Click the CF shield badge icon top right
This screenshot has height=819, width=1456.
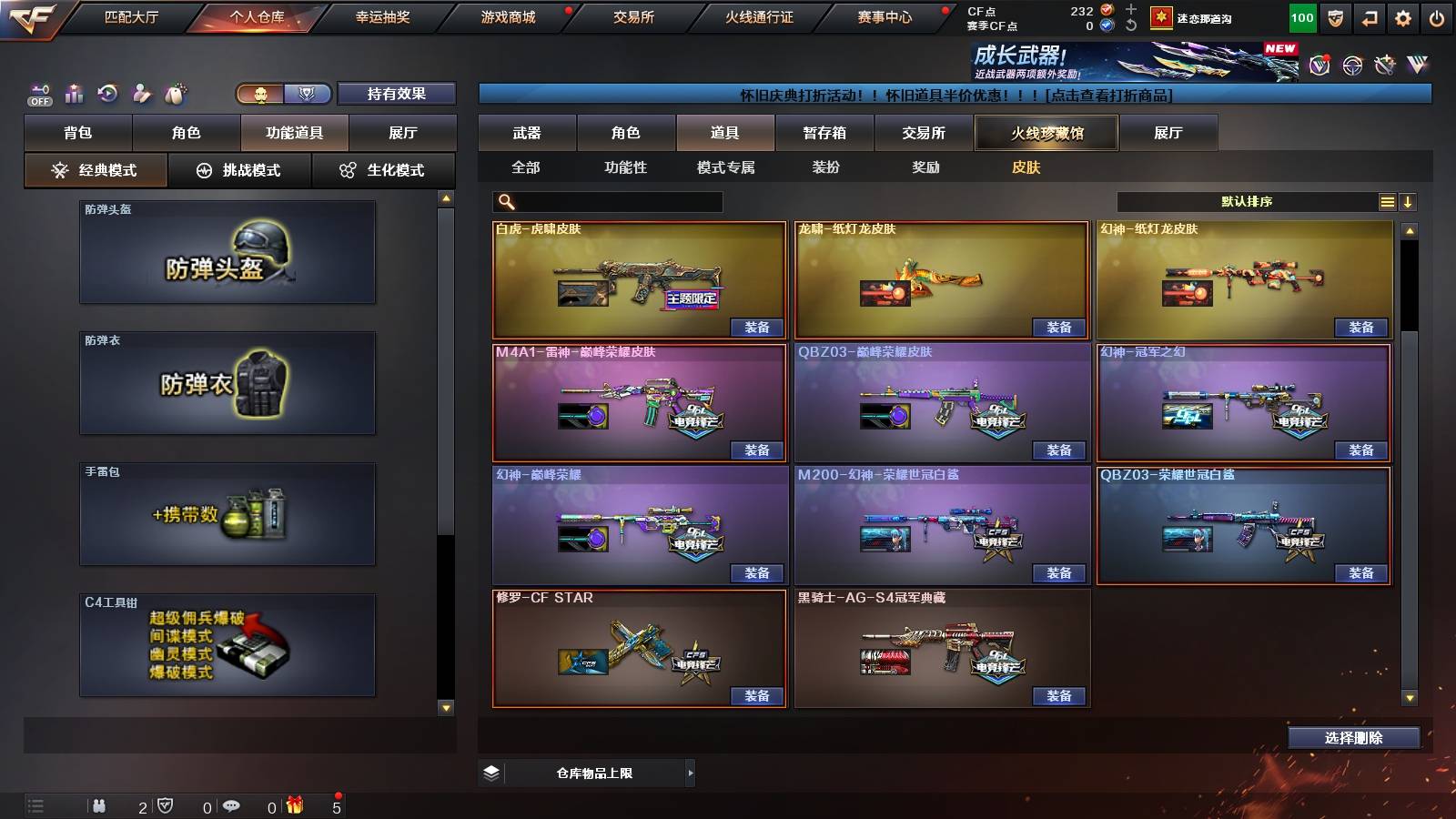click(1334, 16)
